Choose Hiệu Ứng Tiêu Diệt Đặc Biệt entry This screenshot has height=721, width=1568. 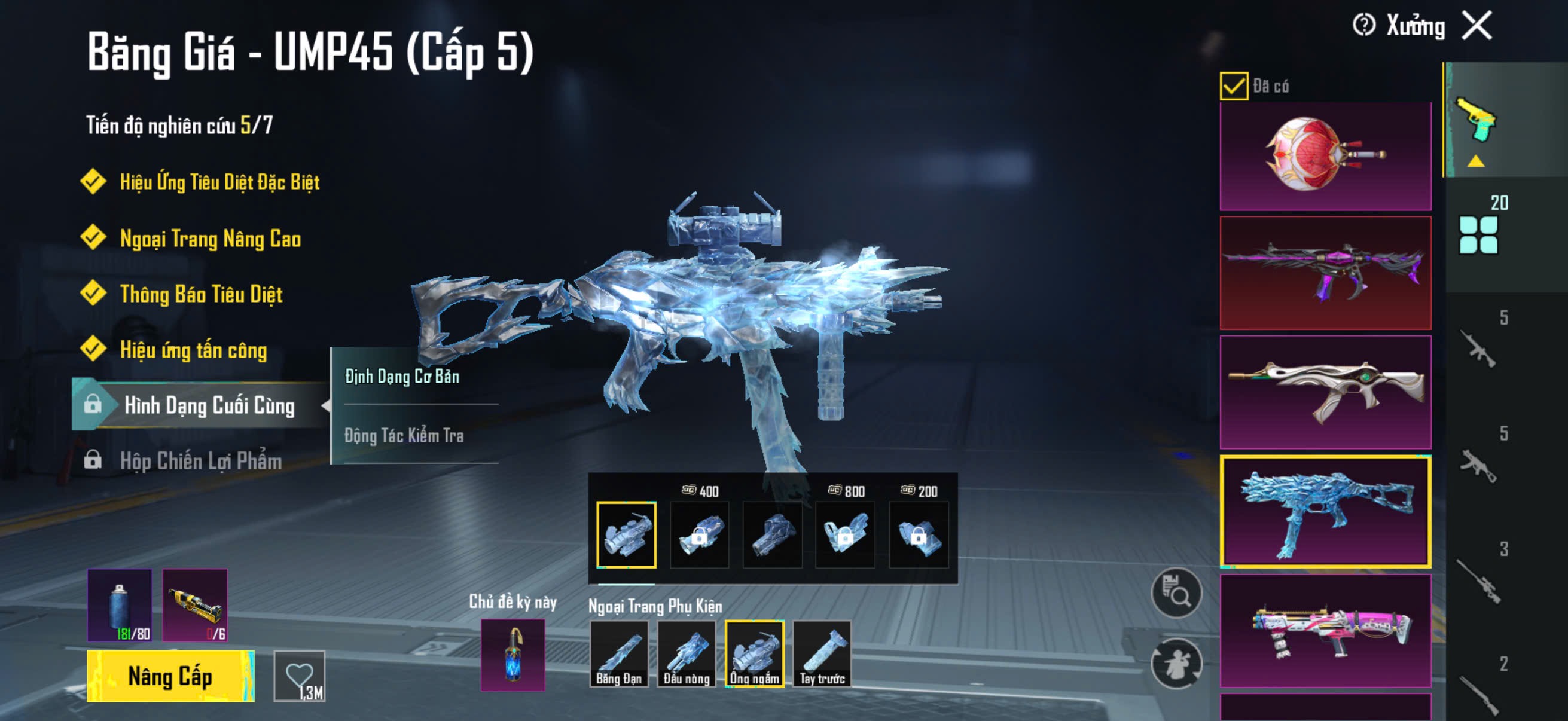click(x=219, y=182)
